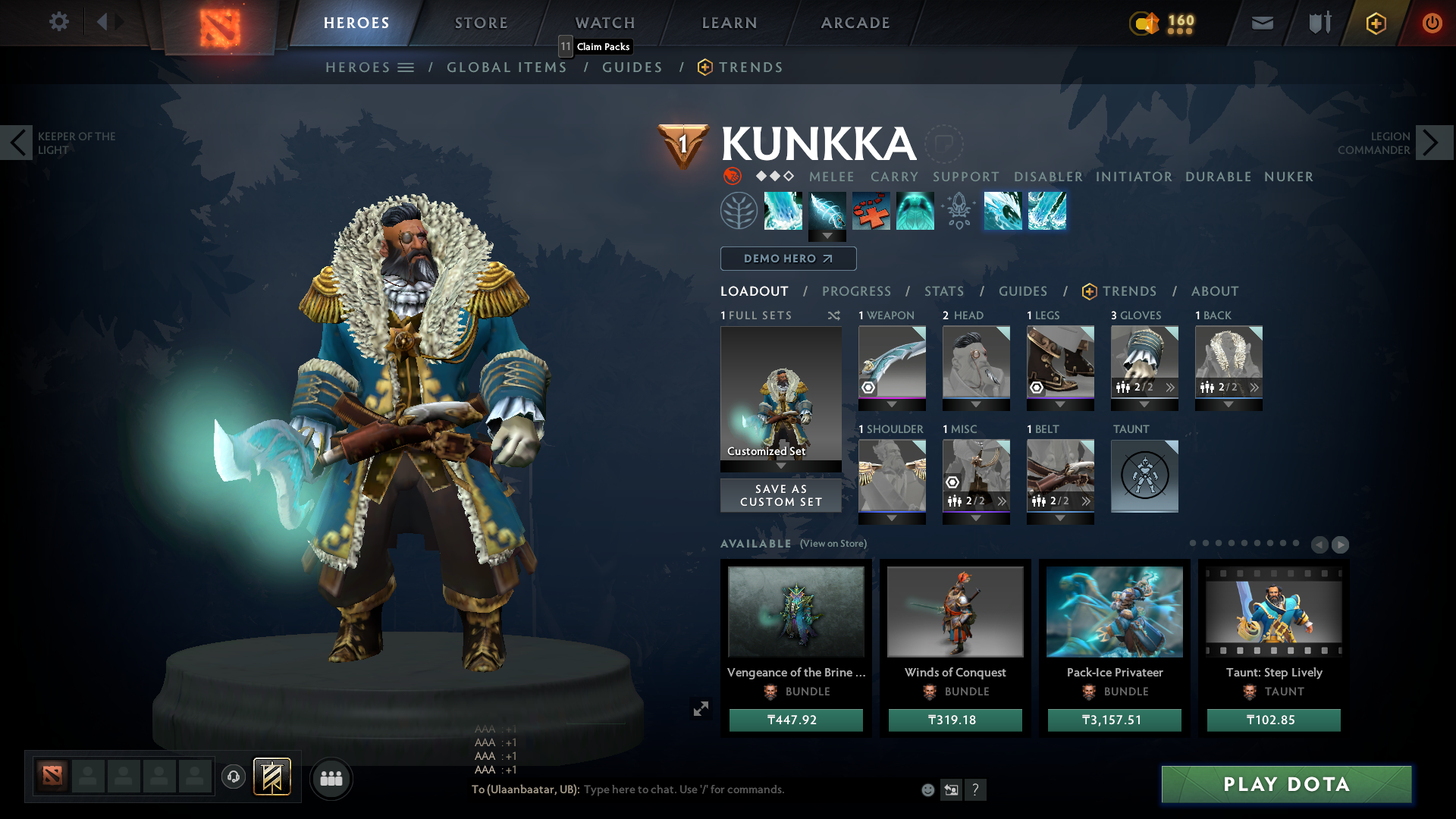Click the shuffle icon next to Full Sets
1456x819 pixels.
833,315
